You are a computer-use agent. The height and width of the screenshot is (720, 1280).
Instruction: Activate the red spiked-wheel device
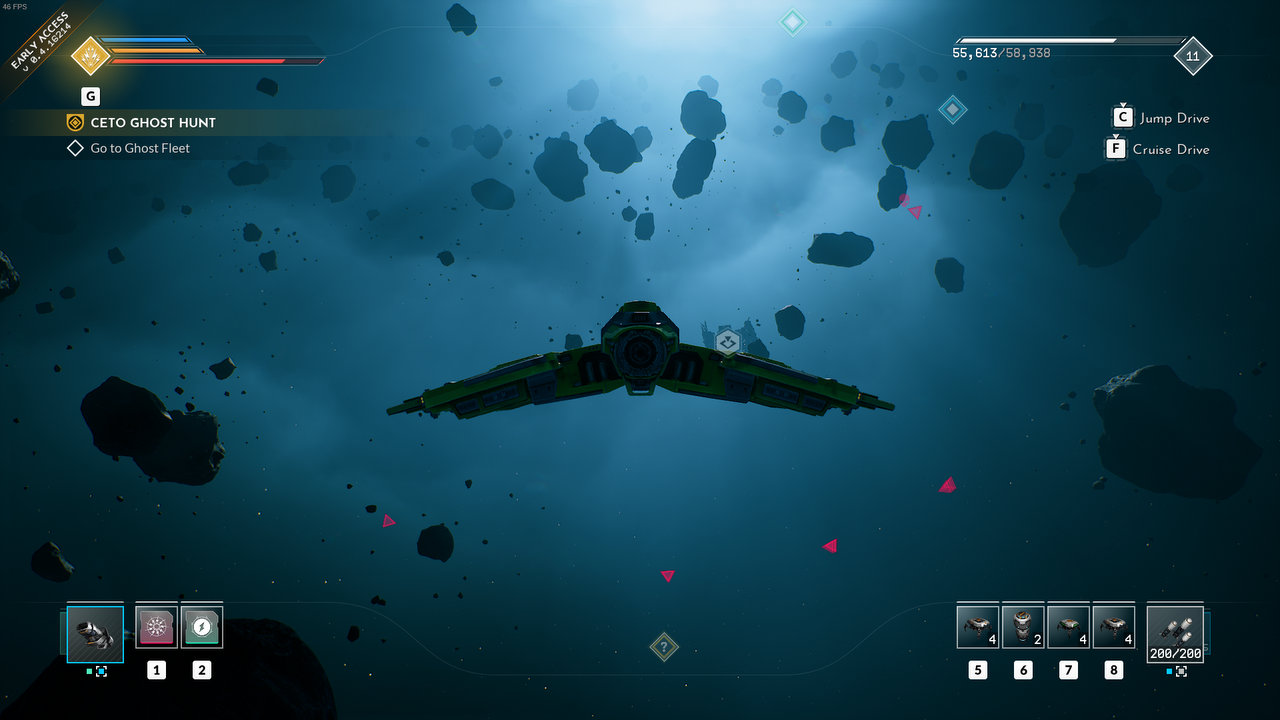[156, 627]
